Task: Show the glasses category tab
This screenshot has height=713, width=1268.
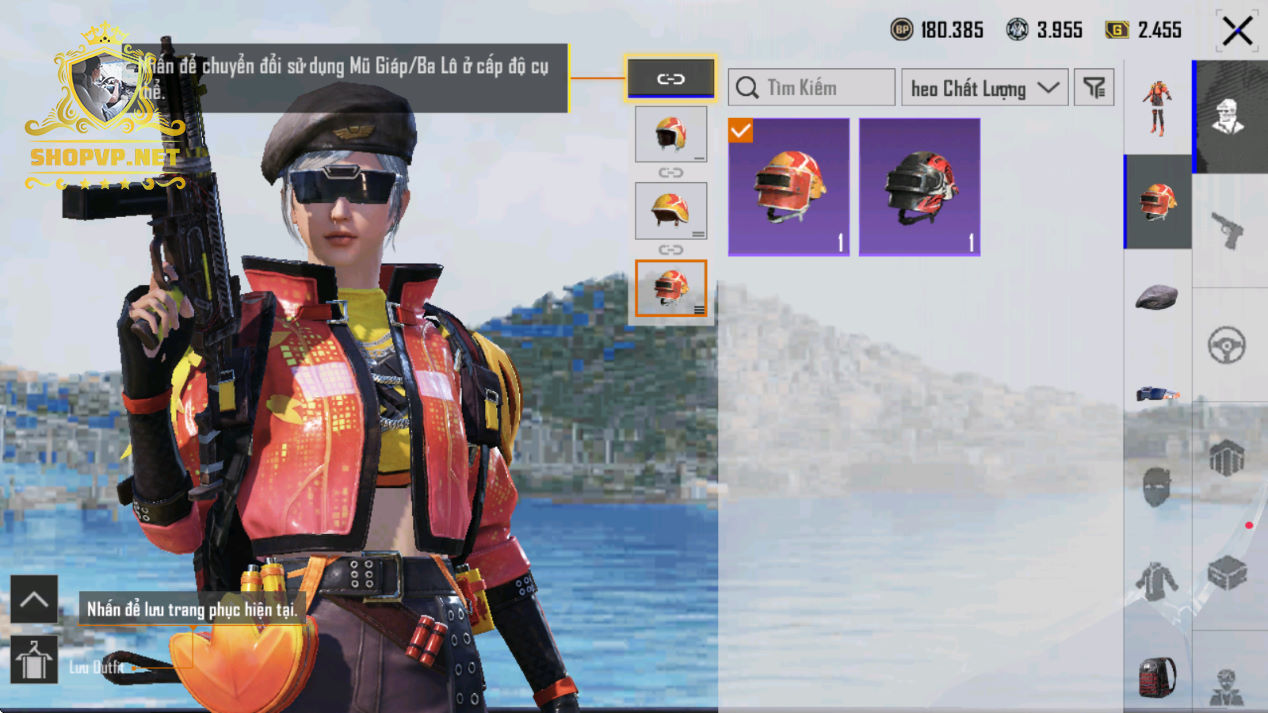Action: tap(1157, 393)
